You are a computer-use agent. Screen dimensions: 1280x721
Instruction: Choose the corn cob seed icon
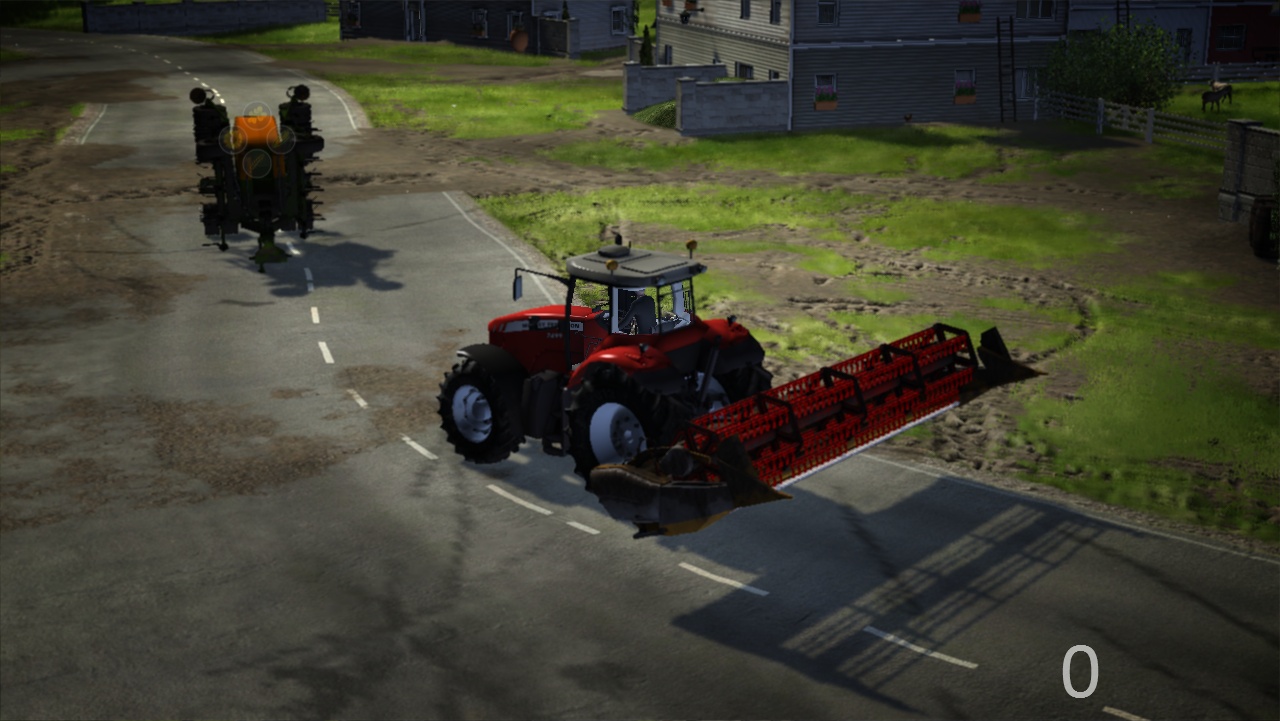pos(233,140)
